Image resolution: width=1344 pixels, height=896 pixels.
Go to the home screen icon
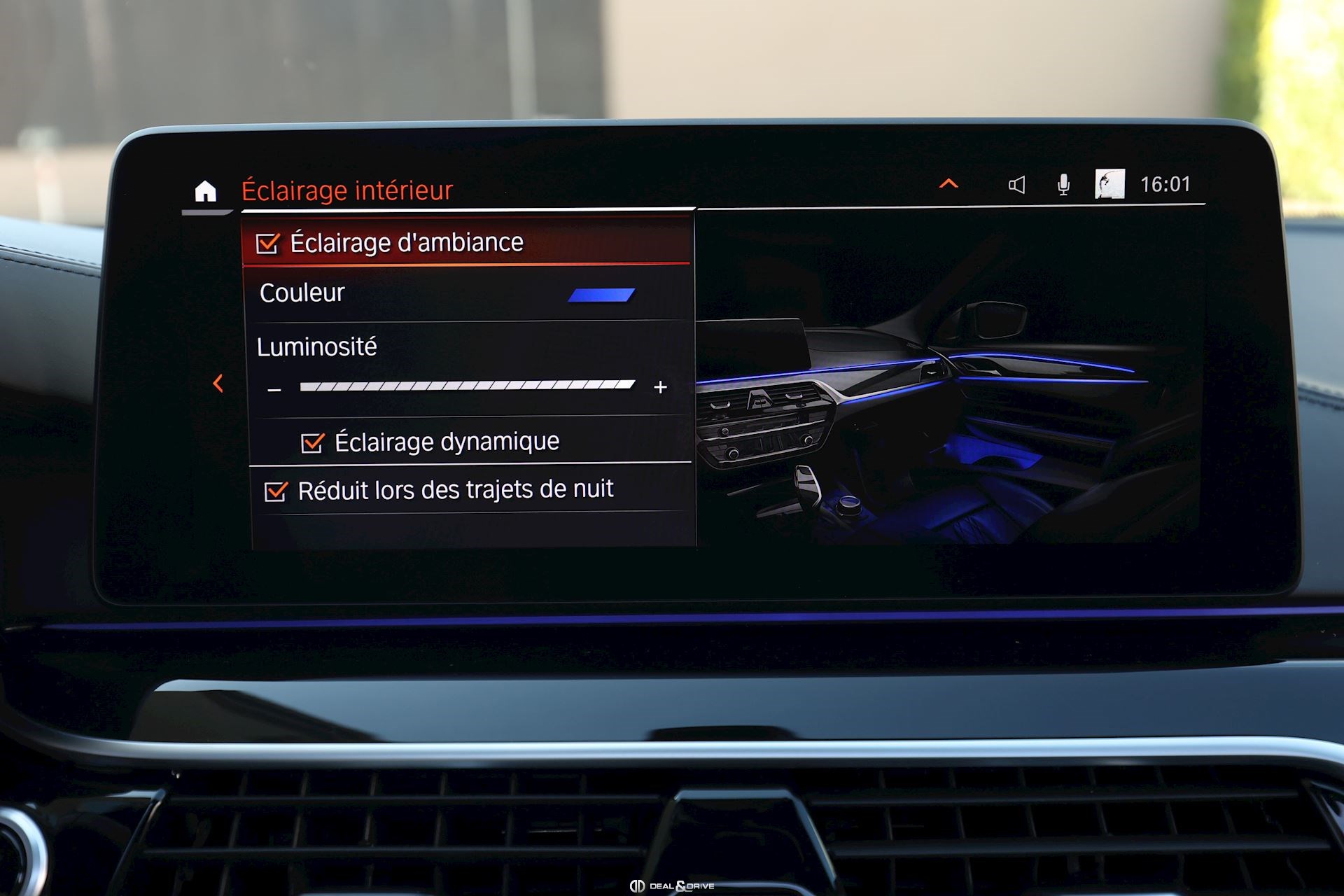[205, 190]
